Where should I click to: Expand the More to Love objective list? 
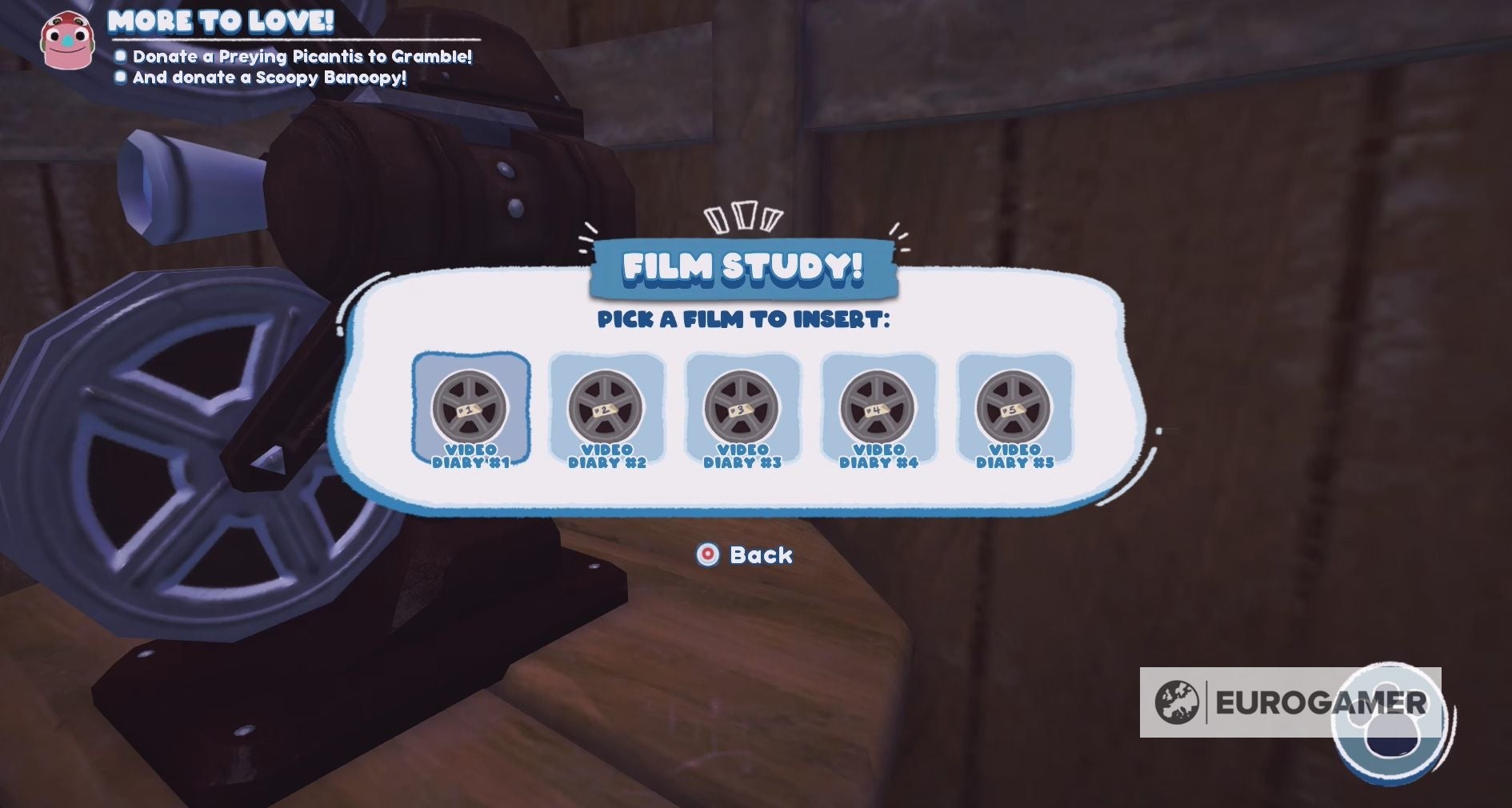(x=220, y=23)
